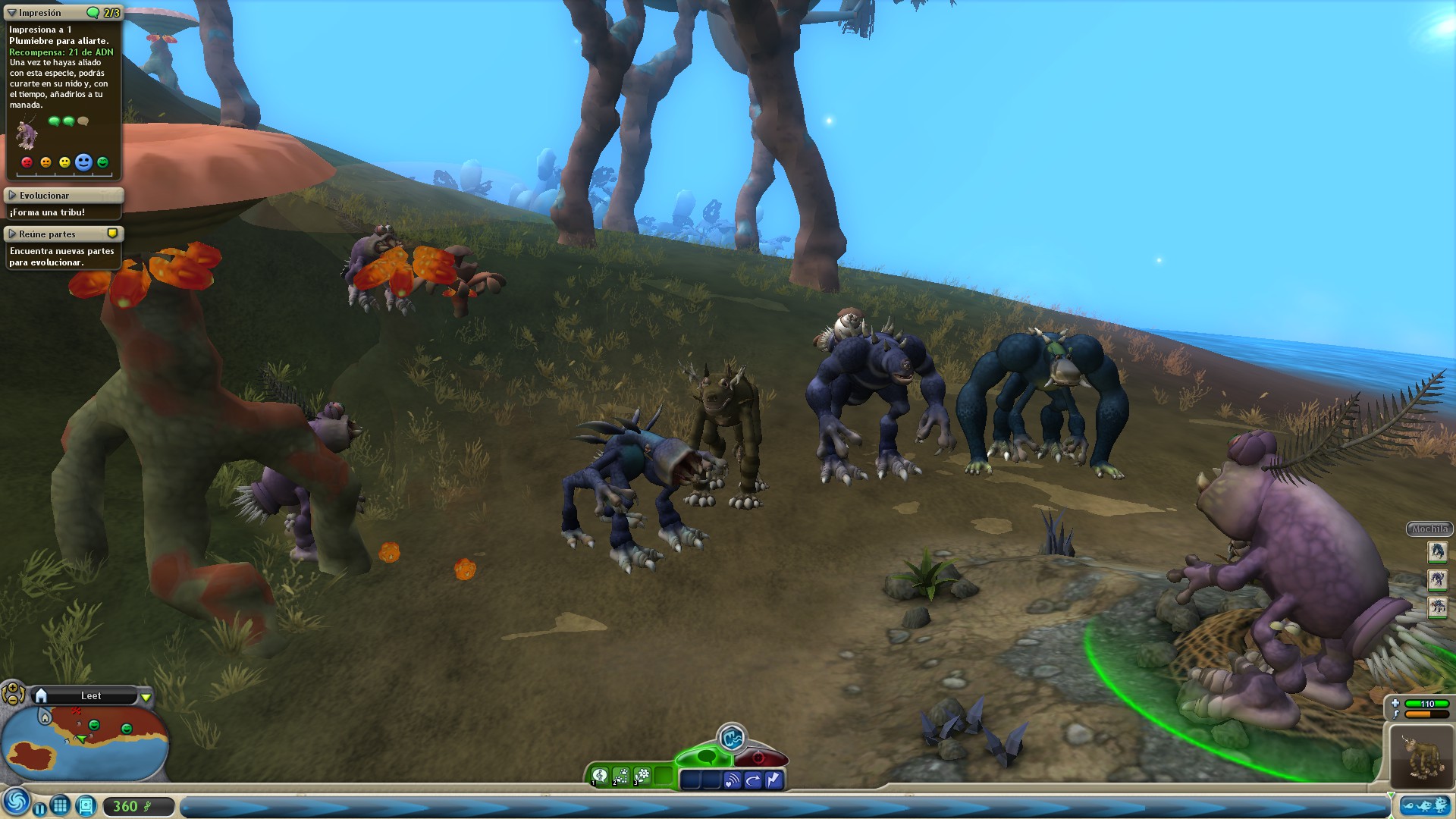Expand the Reúne partes mission entry
The height and width of the screenshot is (819, 1456).
(11, 234)
